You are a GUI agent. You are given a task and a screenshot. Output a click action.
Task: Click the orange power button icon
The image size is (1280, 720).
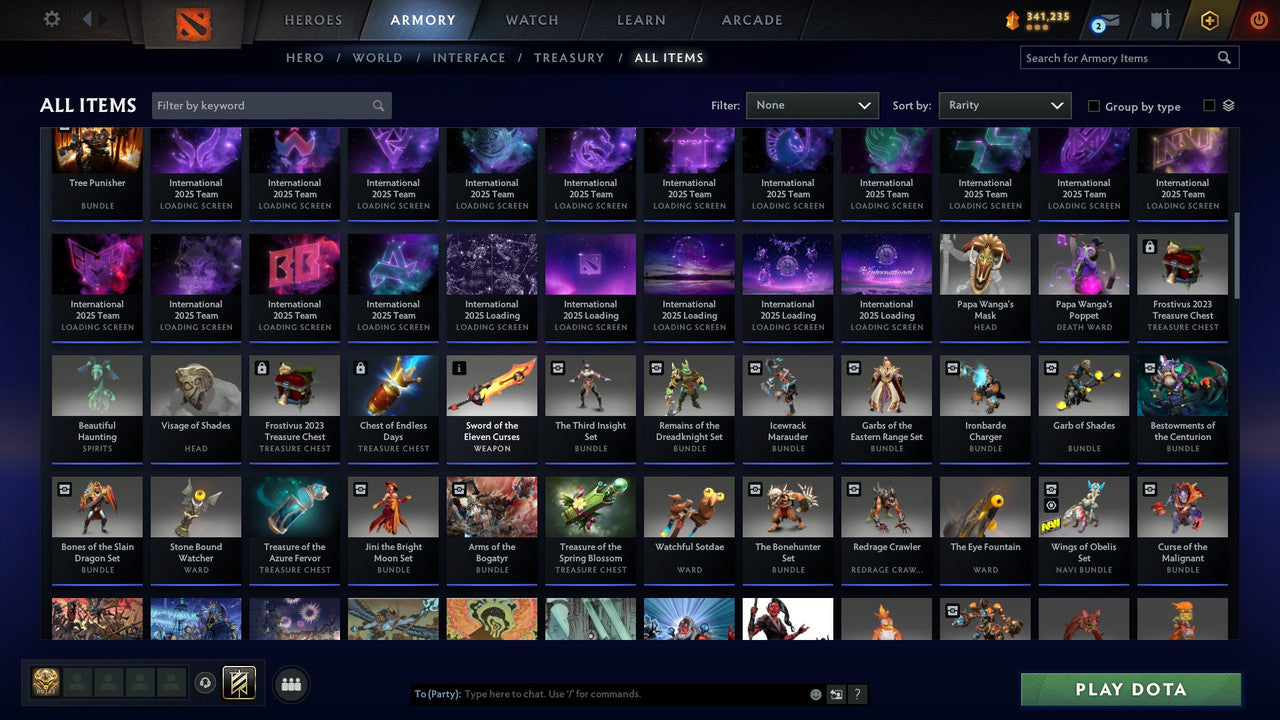(1257, 19)
